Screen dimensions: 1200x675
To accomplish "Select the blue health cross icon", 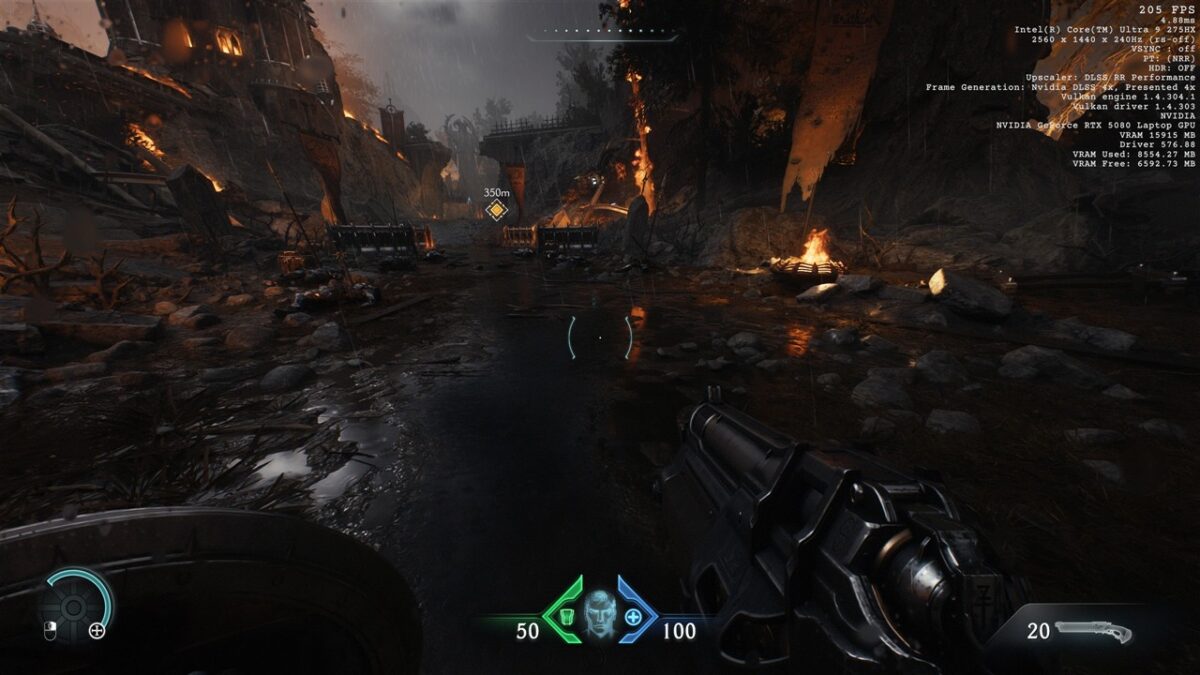I will coord(633,616).
